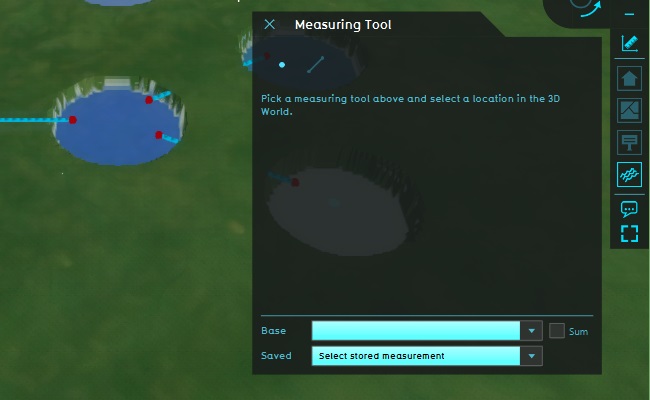Toggle the Sum checkbox

click(557, 331)
